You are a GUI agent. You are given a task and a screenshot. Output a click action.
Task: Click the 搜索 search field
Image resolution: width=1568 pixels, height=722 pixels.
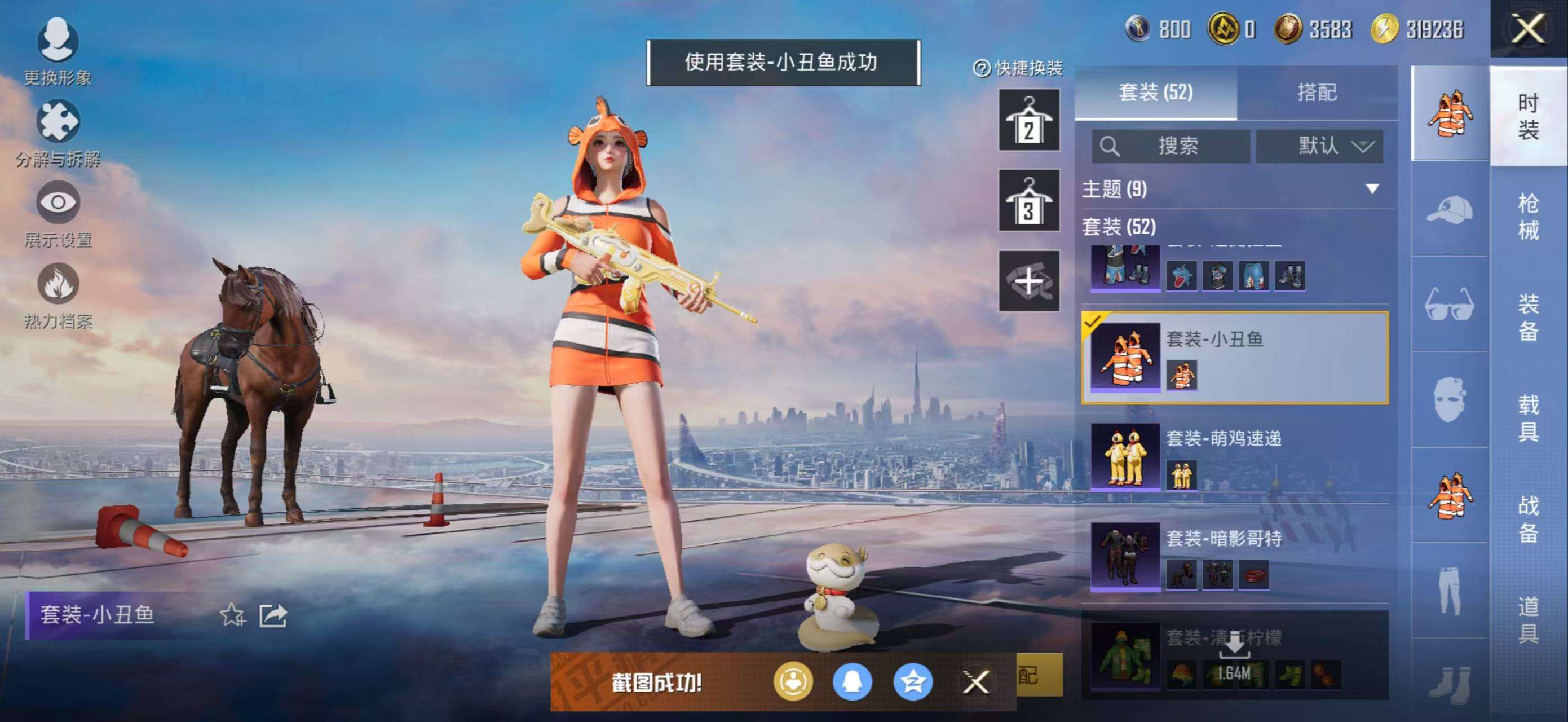(x=1171, y=146)
